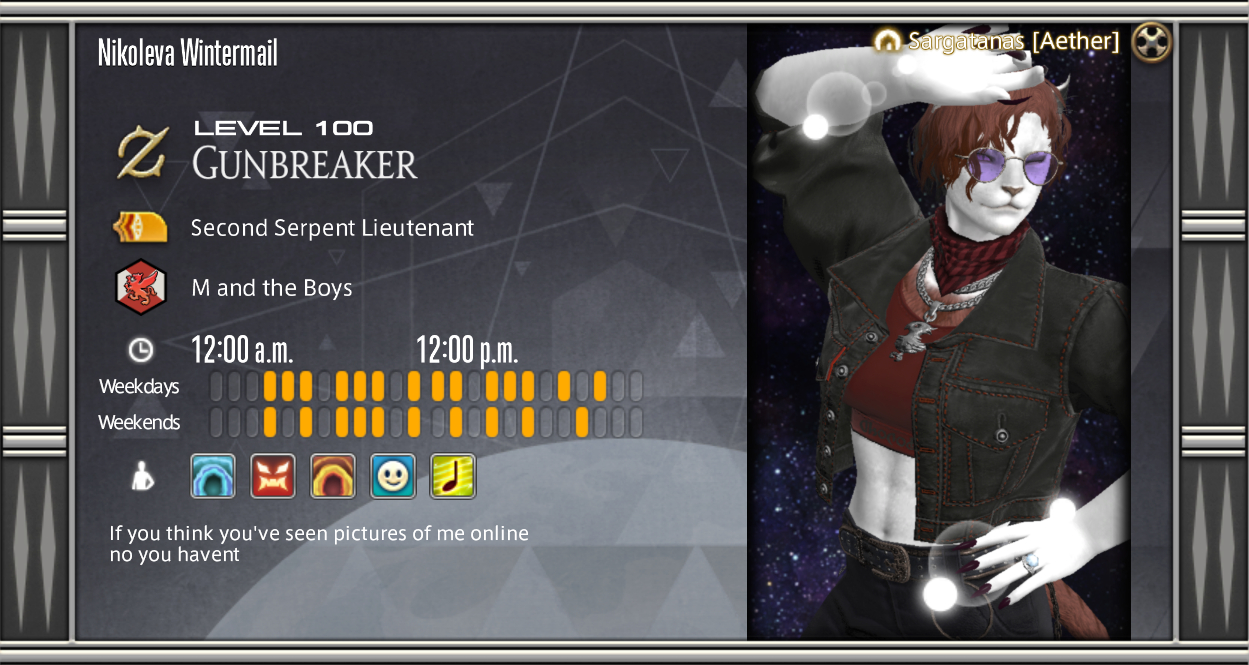Screen dimensions: 1249x665
Task: Select the red angry face playstyle icon
Action: pyautogui.click(x=273, y=476)
